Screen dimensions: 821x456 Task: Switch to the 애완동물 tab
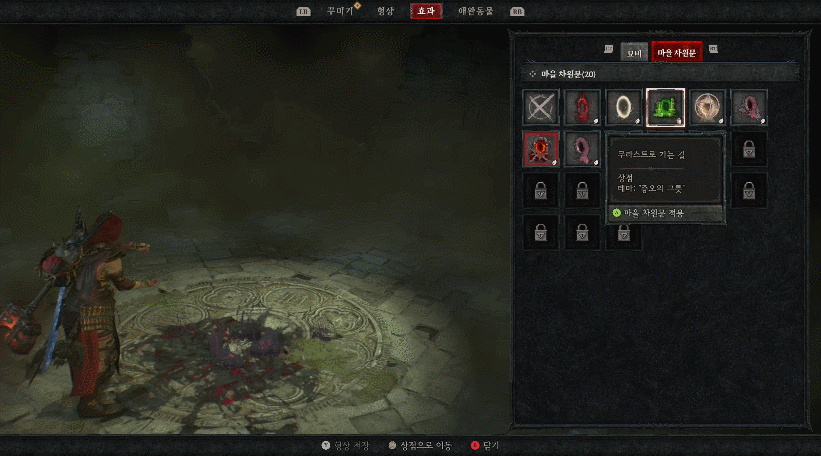tap(475, 11)
